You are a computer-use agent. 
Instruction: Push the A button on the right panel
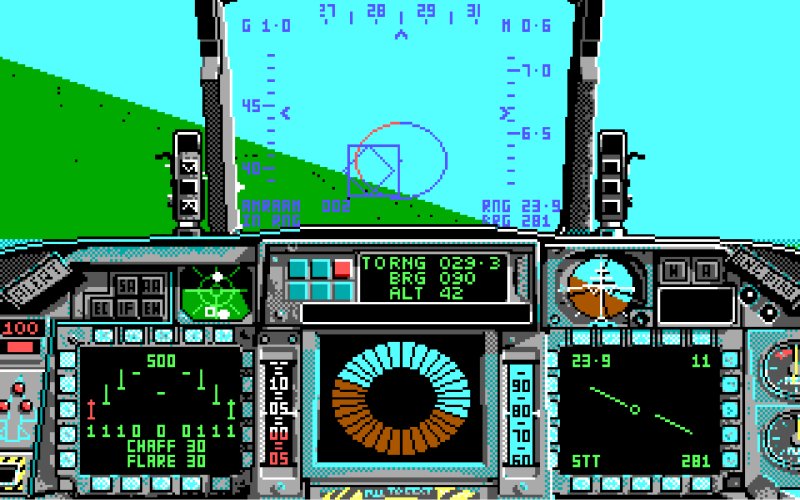point(707,270)
